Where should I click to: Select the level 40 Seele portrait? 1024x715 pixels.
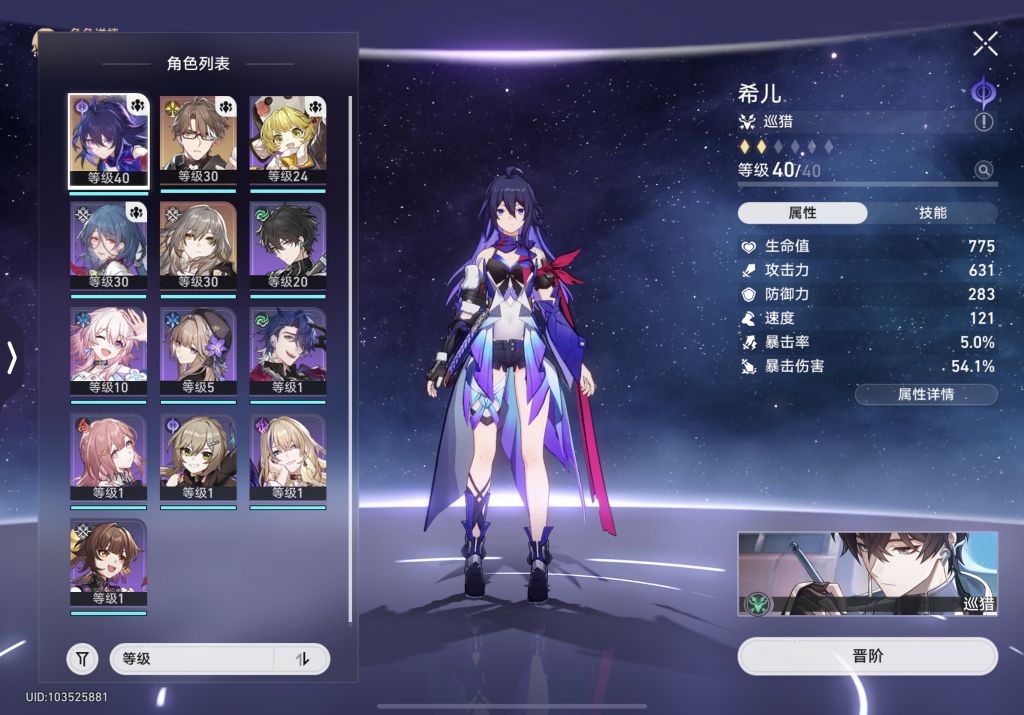(108, 141)
